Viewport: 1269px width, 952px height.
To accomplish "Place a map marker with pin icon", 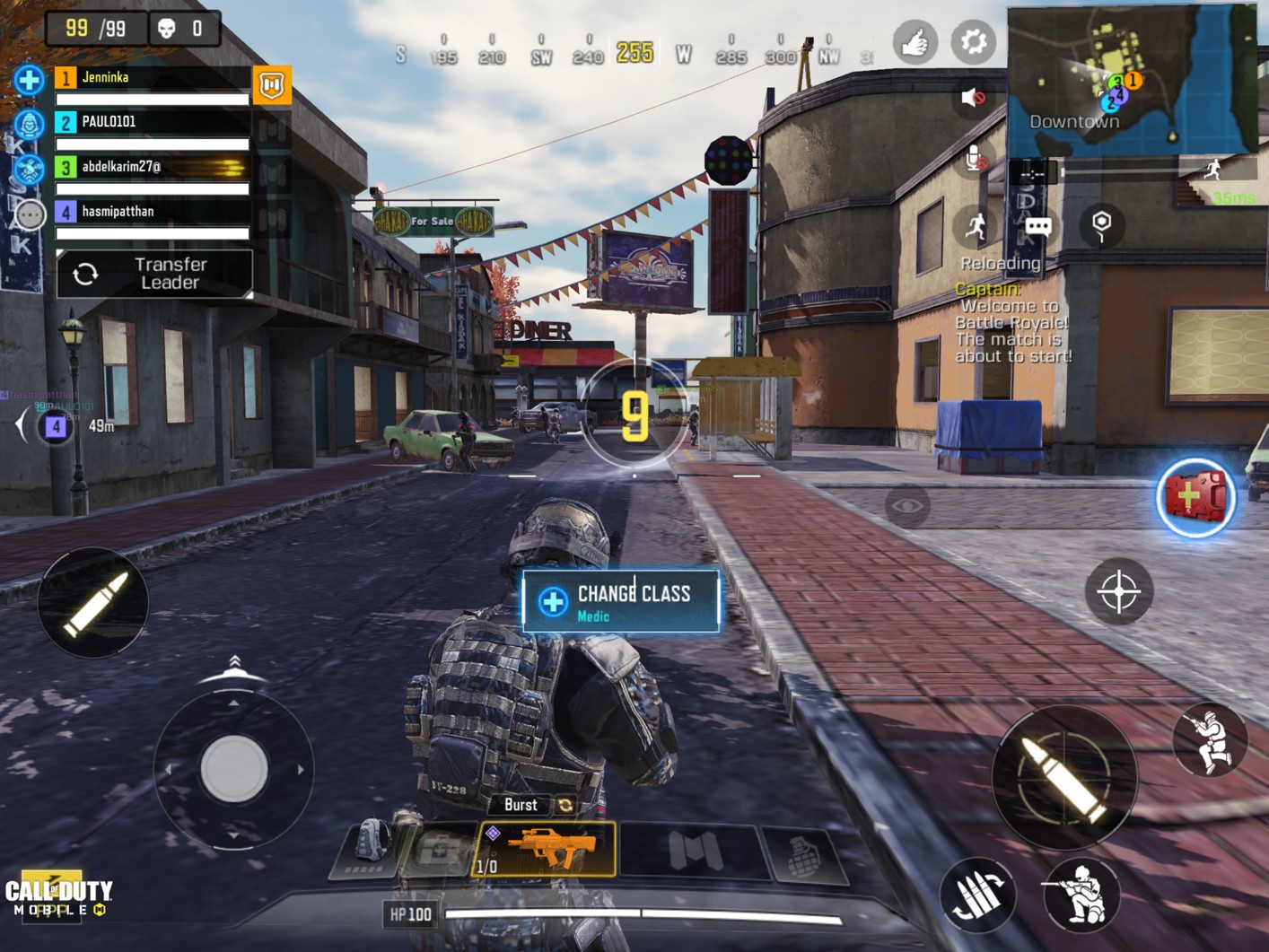I will pos(1101,224).
